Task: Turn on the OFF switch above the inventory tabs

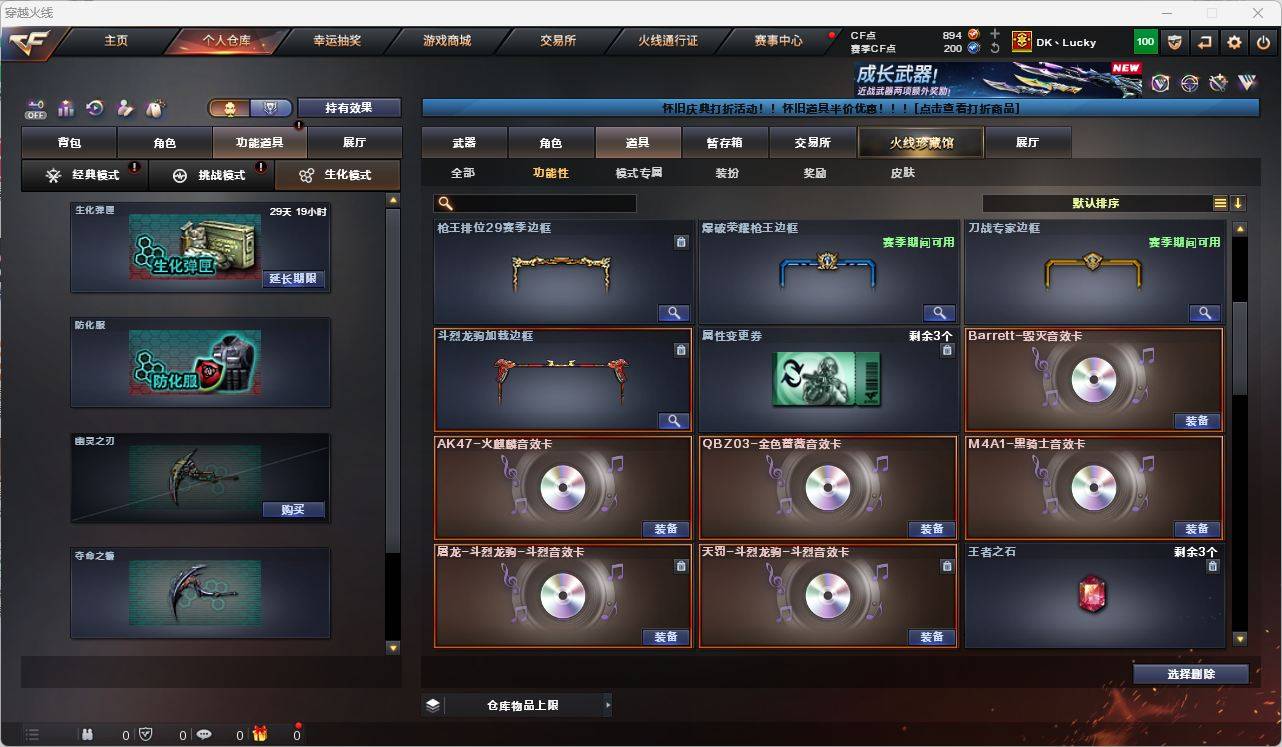Action: pyautogui.click(x=35, y=108)
